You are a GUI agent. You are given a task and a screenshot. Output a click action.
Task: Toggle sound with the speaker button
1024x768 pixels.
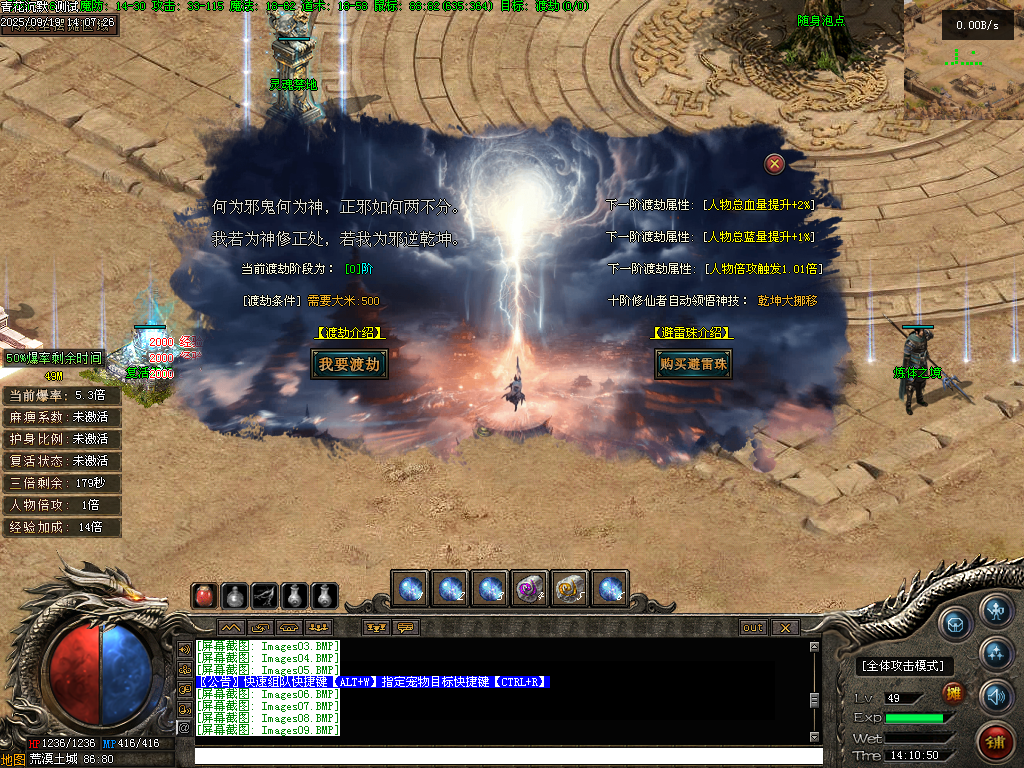click(x=996, y=695)
